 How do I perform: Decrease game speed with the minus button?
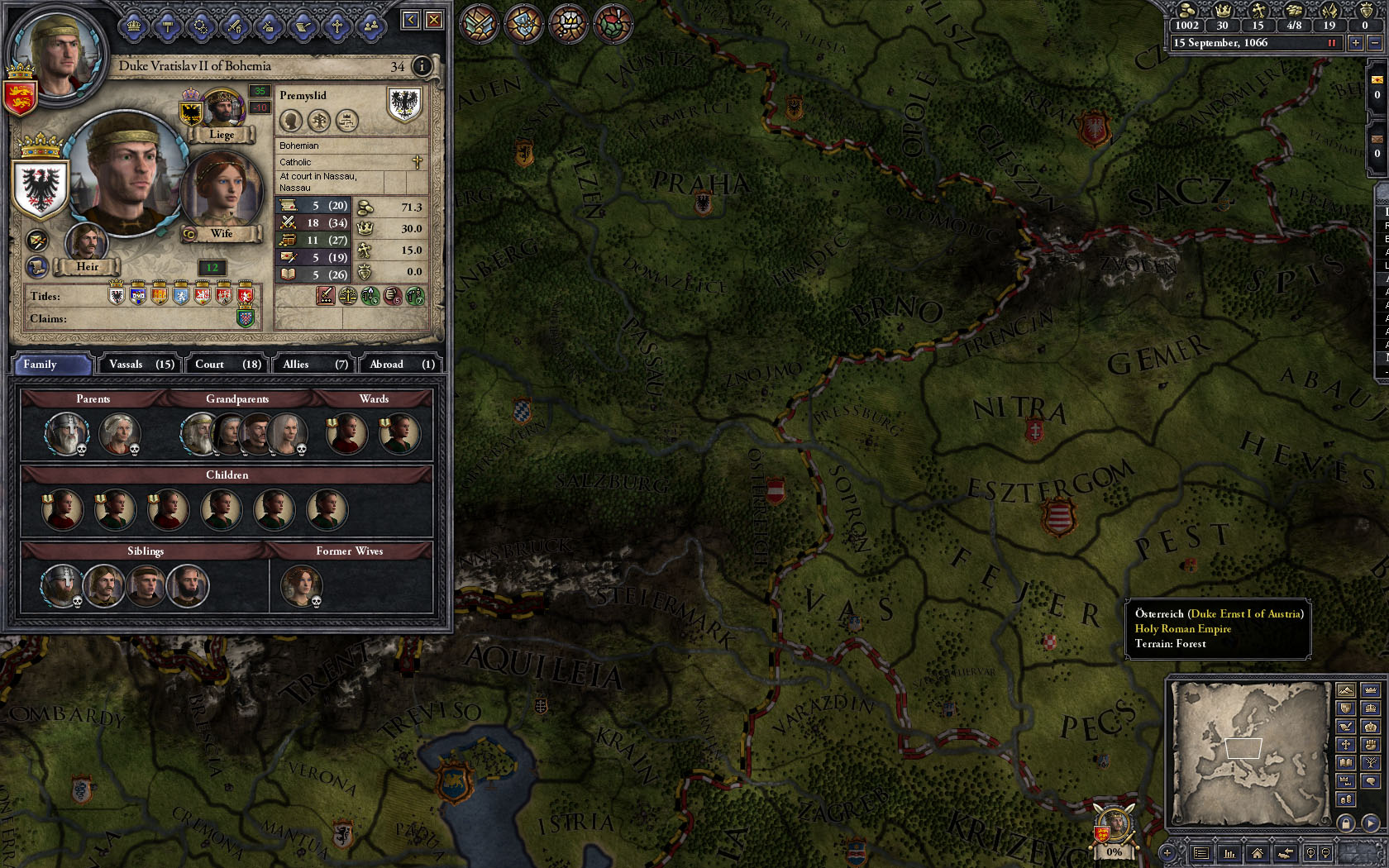click(x=1376, y=43)
